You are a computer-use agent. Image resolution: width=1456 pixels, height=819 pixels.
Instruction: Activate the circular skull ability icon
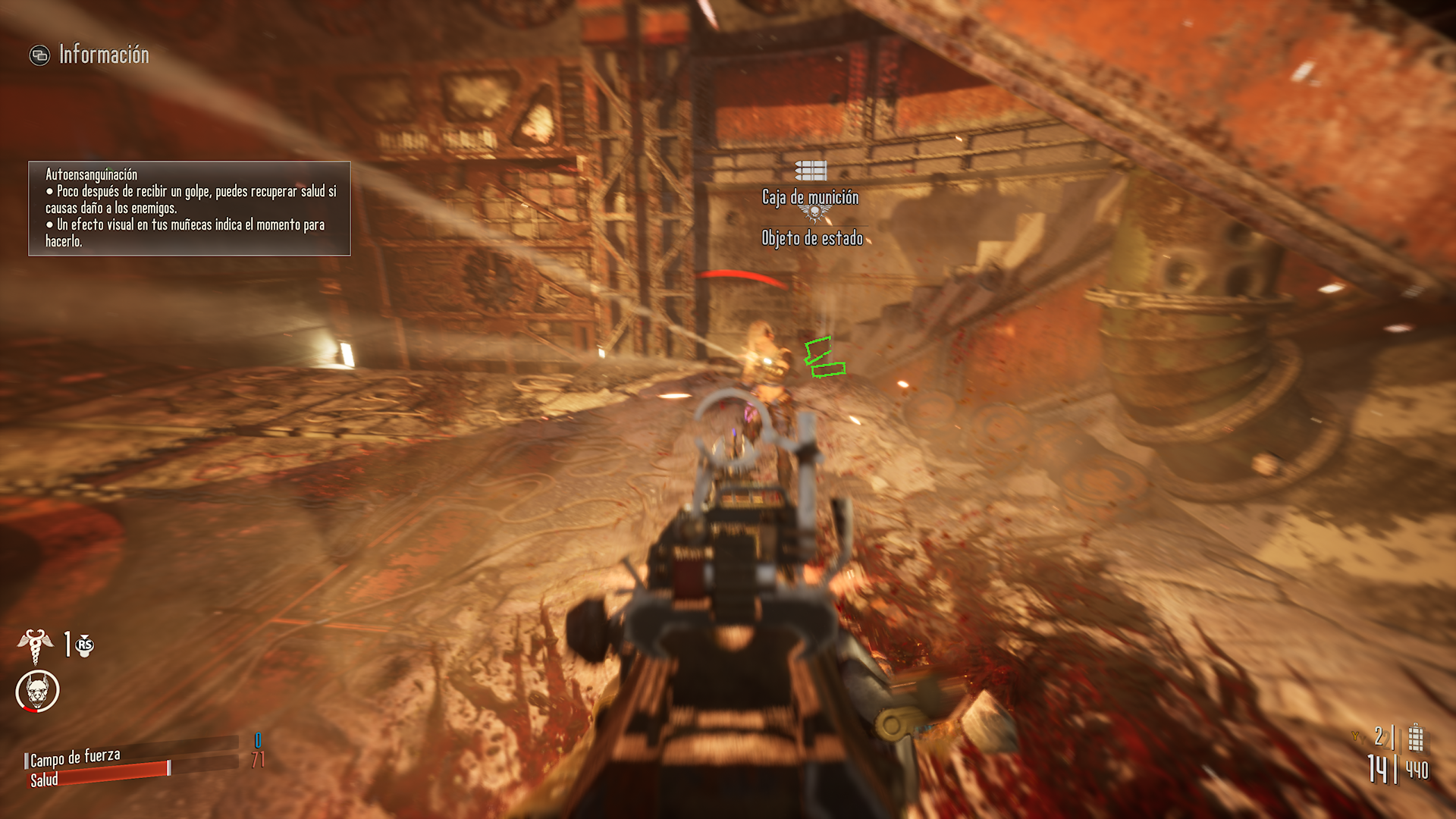[37, 691]
